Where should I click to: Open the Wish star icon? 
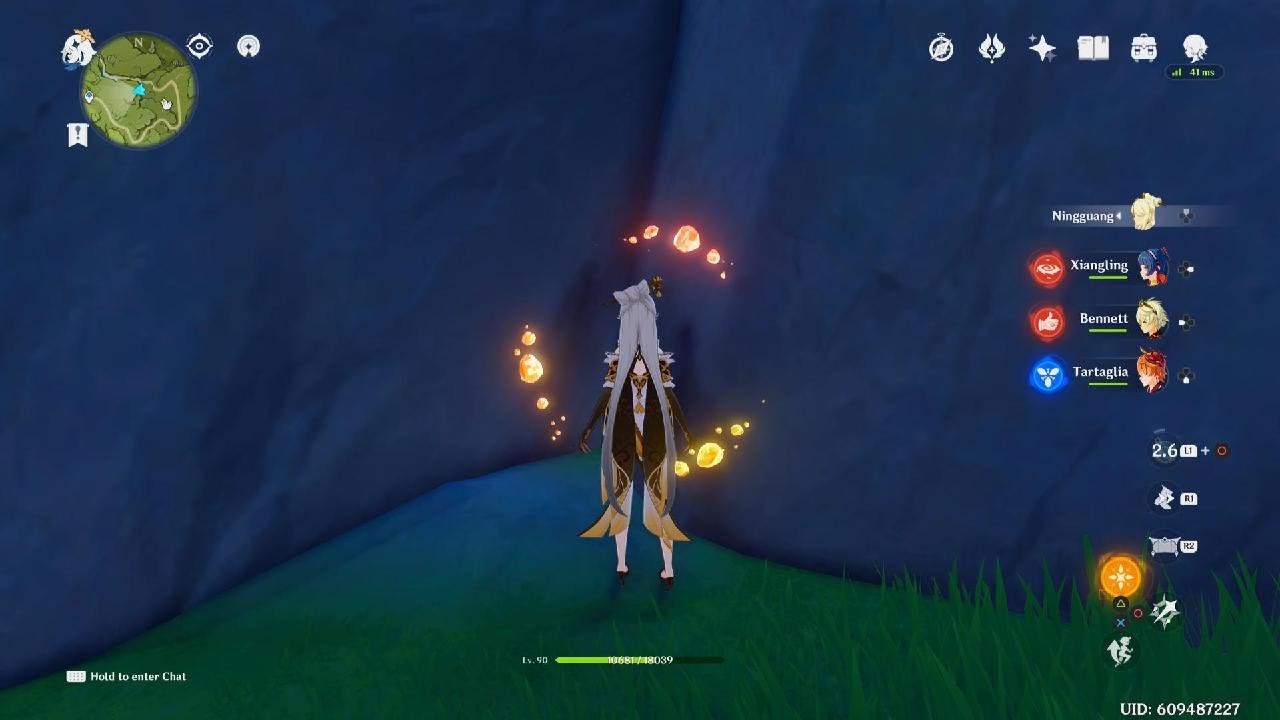tap(1044, 47)
